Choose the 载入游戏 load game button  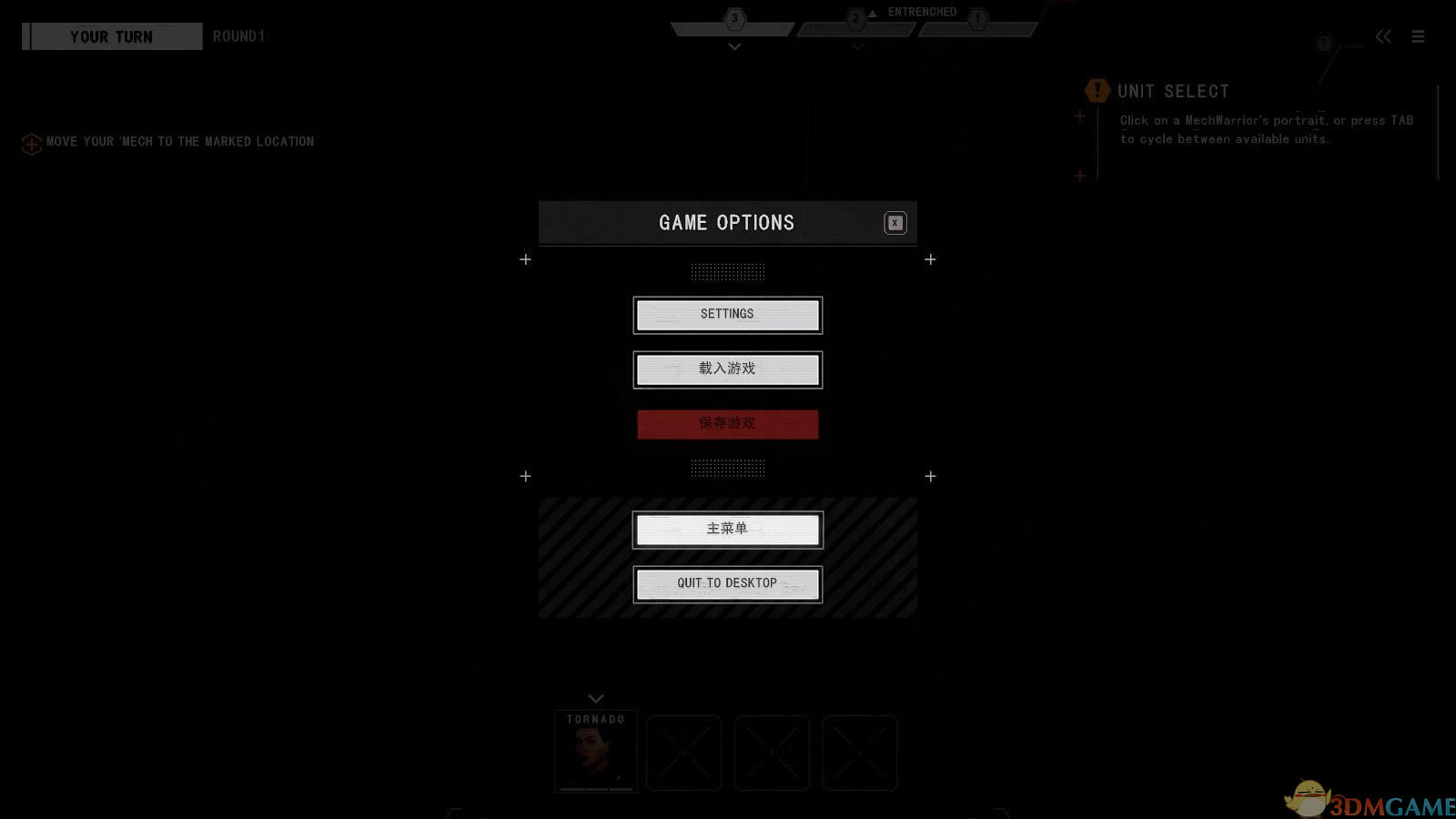(727, 369)
